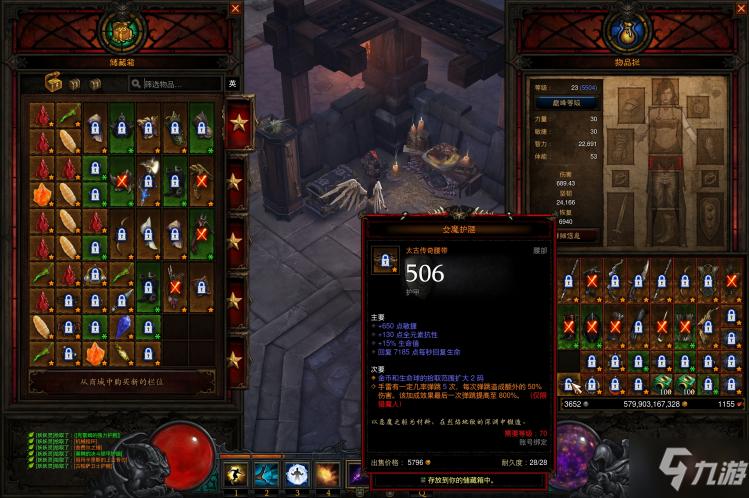Use the white orb skill in slot 3
Image resolution: width=749 pixels, height=498 pixels.
coord(297,474)
